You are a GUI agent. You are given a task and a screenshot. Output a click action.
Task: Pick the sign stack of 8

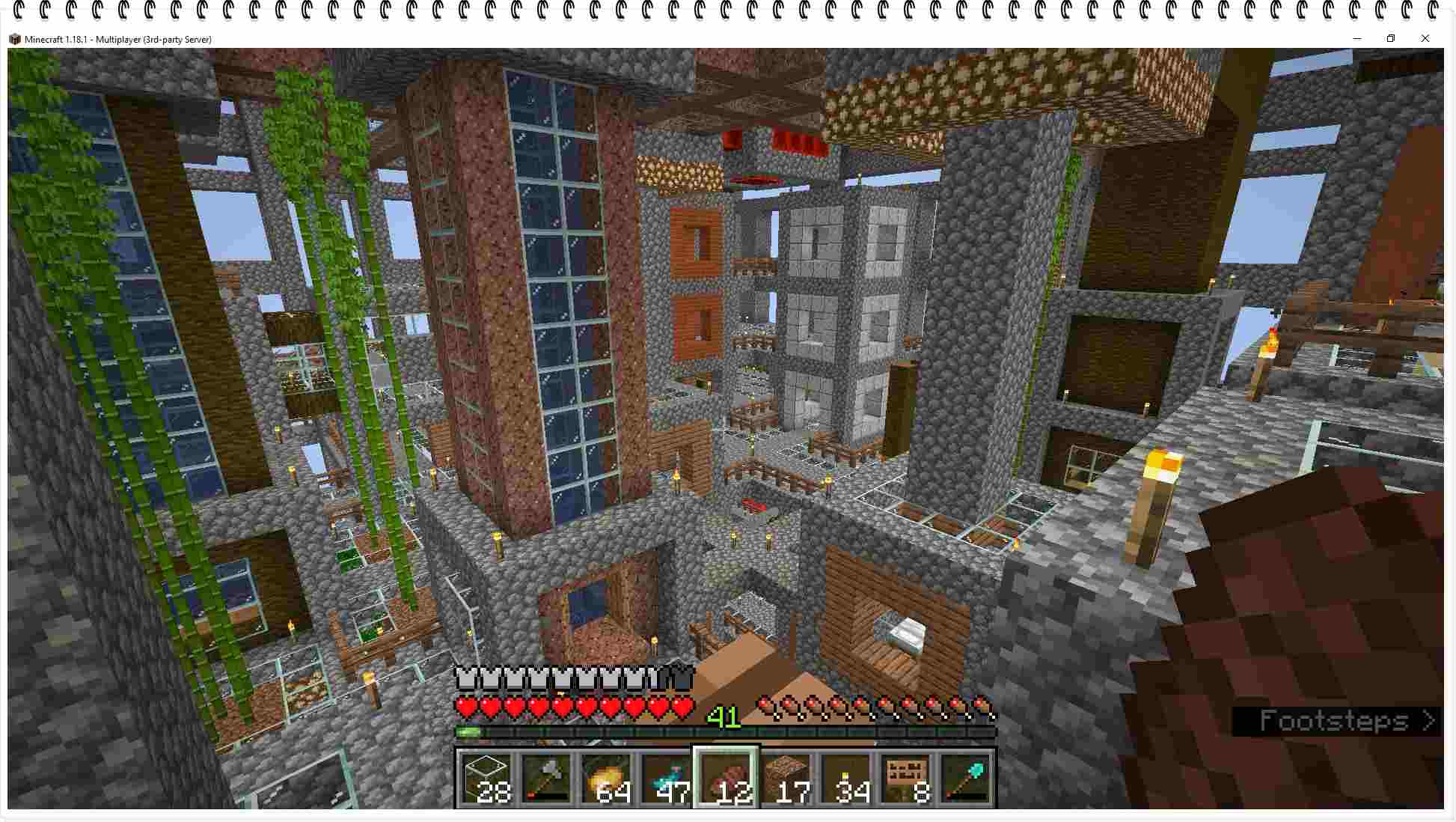pyautogui.click(x=905, y=778)
